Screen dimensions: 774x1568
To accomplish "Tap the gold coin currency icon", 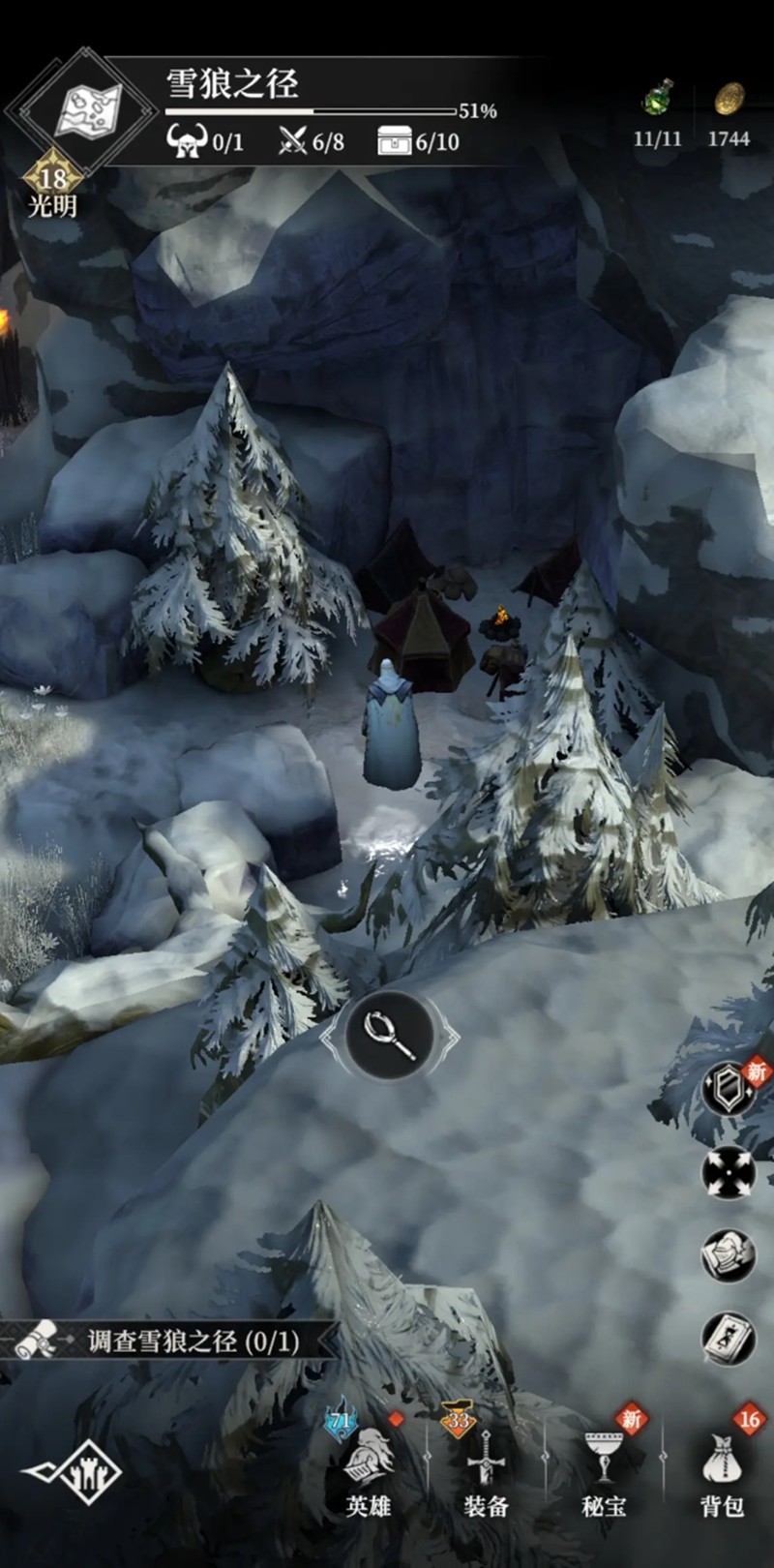I will 729,101.
